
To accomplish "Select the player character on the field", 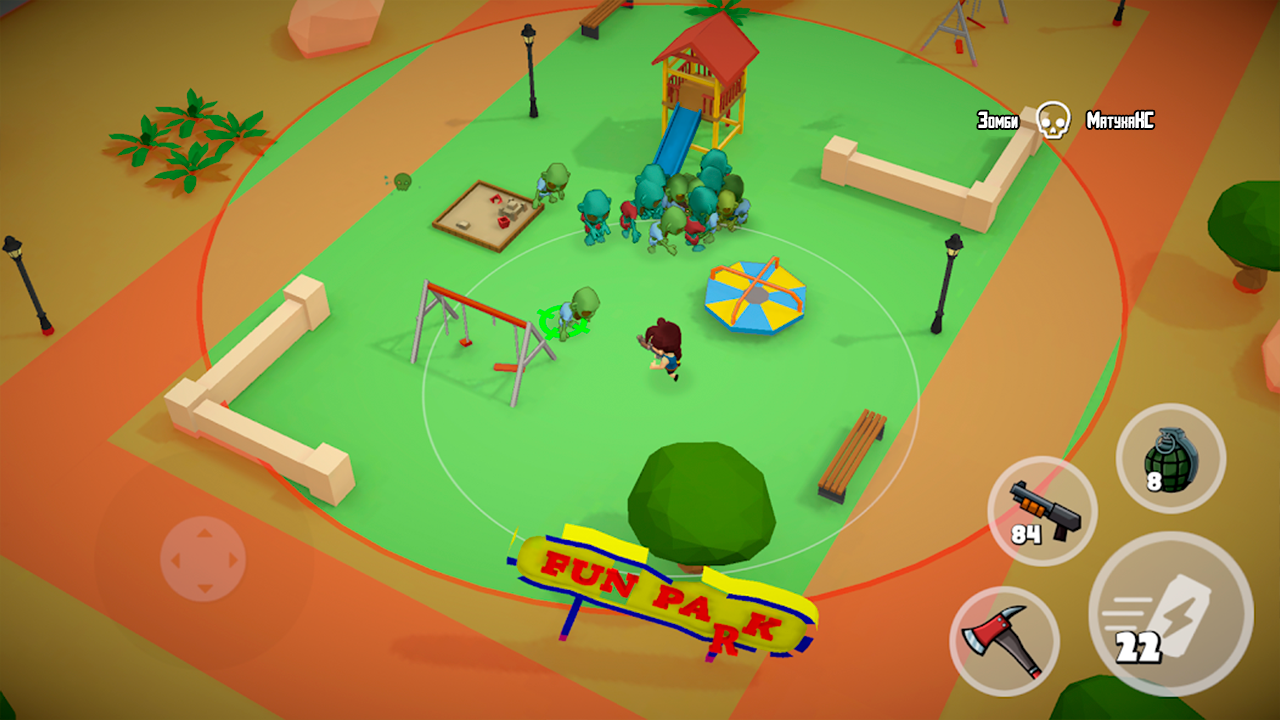I will [x=662, y=348].
